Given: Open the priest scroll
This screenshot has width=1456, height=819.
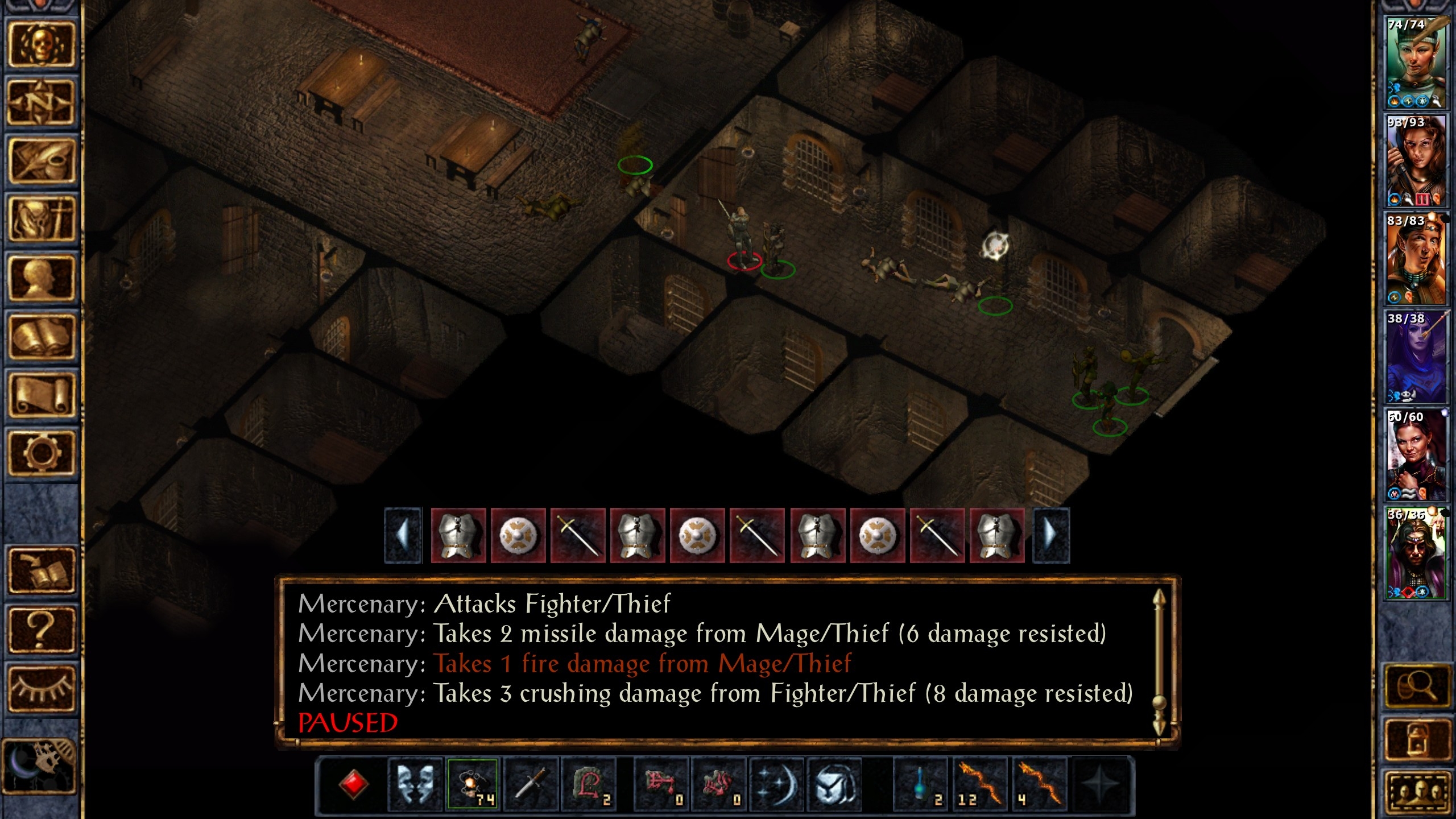Looking at the screenshot, I should tap(41, 395).
